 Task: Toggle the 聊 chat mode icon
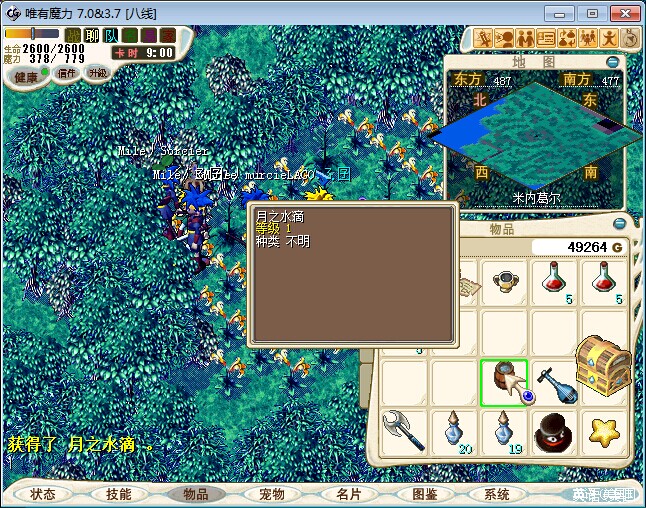click(92, 35)
